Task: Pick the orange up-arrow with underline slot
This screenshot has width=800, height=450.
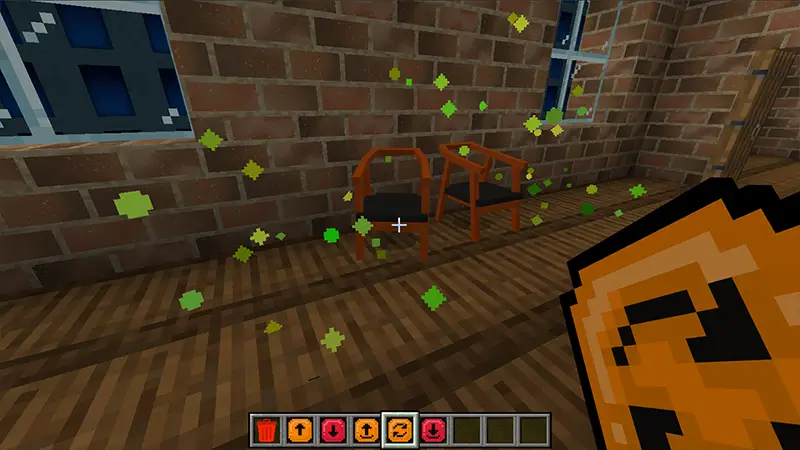Action: pyautogui.click(x=366, y=431)
